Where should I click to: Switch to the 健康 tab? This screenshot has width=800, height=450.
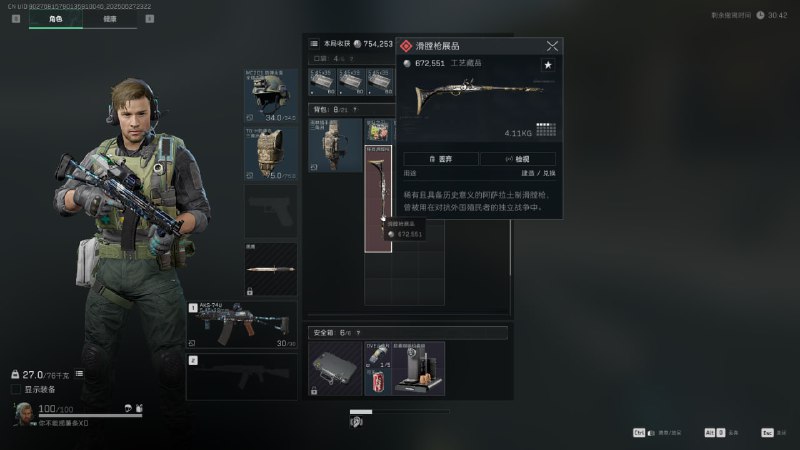click(110, 18)
